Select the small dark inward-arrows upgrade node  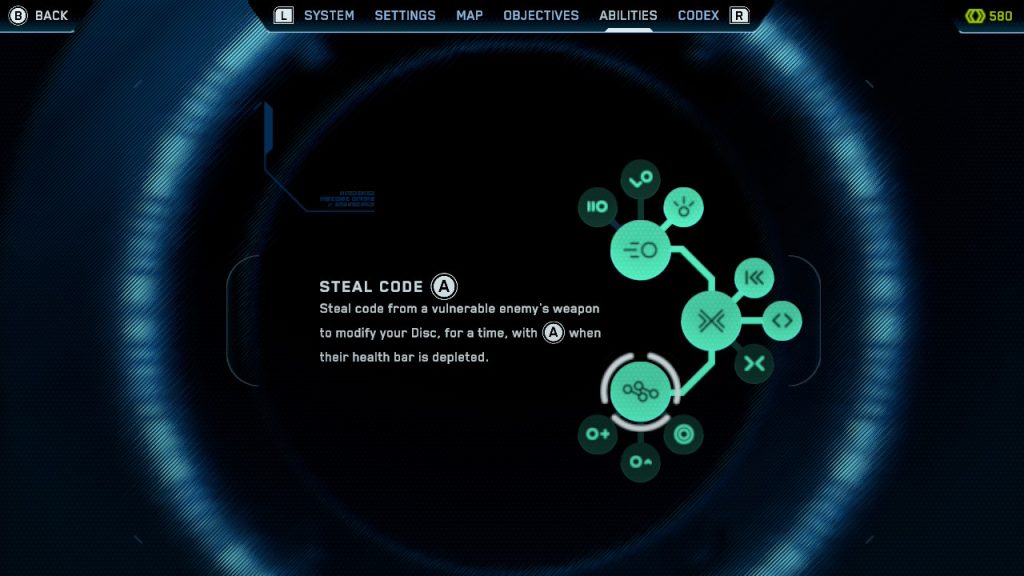point(754,363)
